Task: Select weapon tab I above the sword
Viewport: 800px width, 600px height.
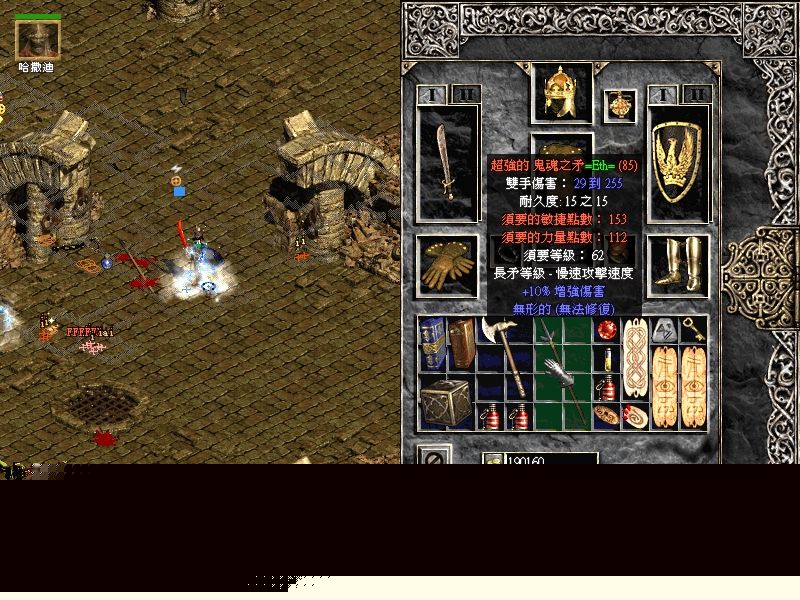Action: coord(433,95)
